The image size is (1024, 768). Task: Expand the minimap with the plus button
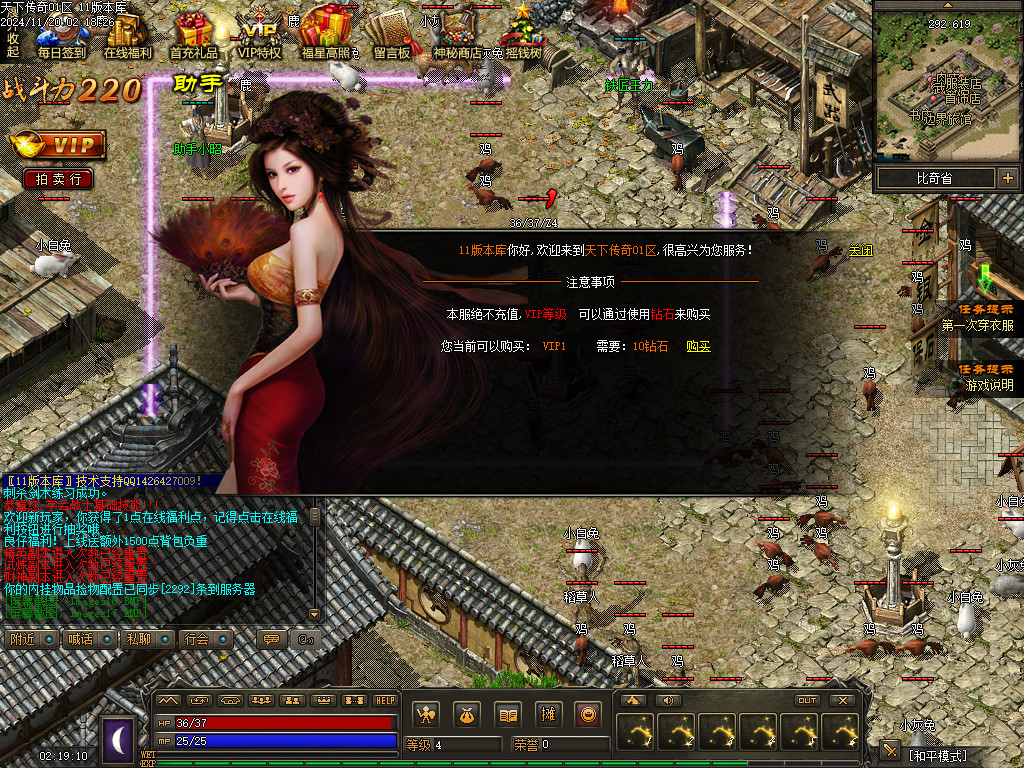1006,179
